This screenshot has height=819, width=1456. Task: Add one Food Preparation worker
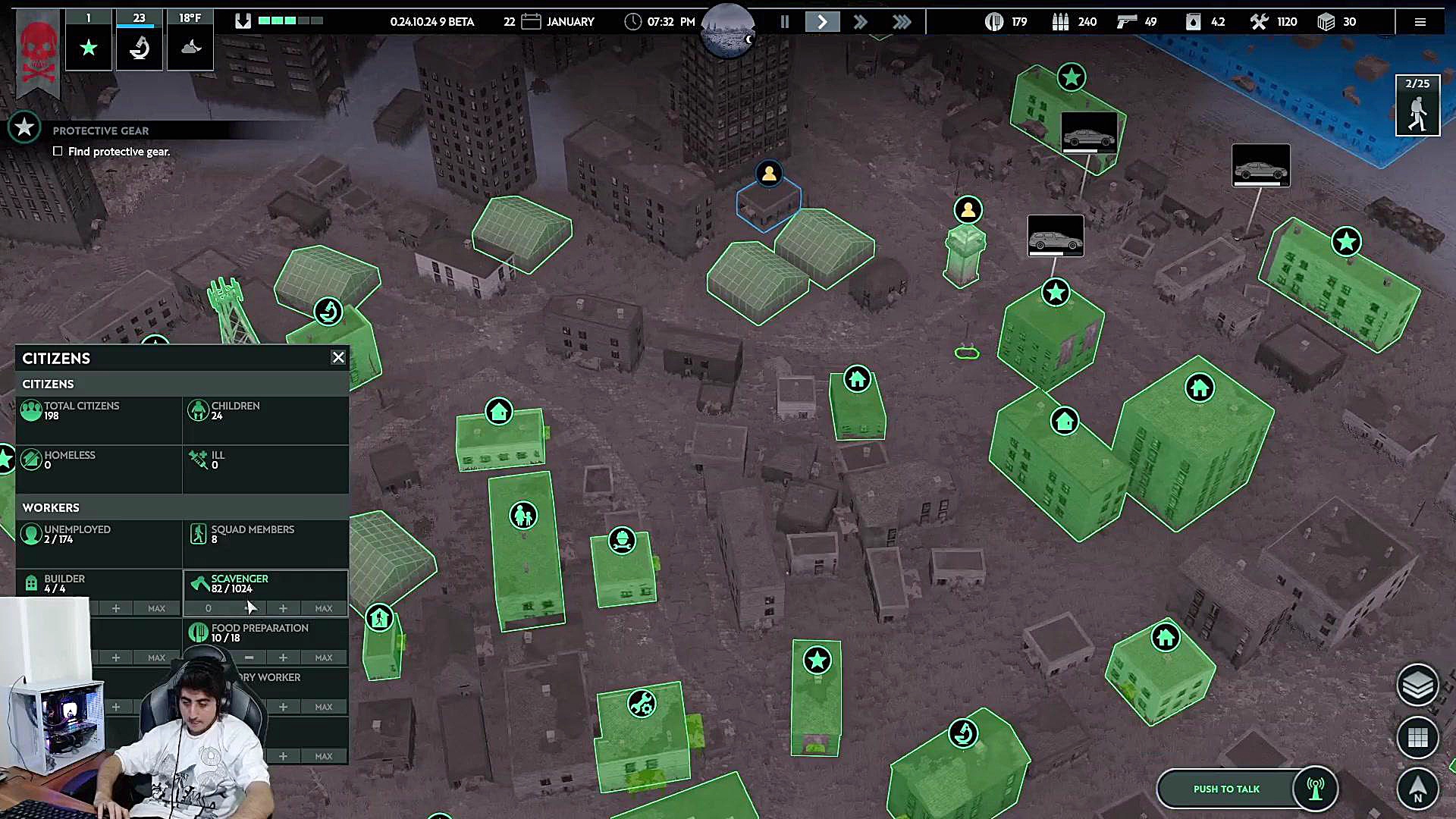pyautogui.click(x=283, y=657)
